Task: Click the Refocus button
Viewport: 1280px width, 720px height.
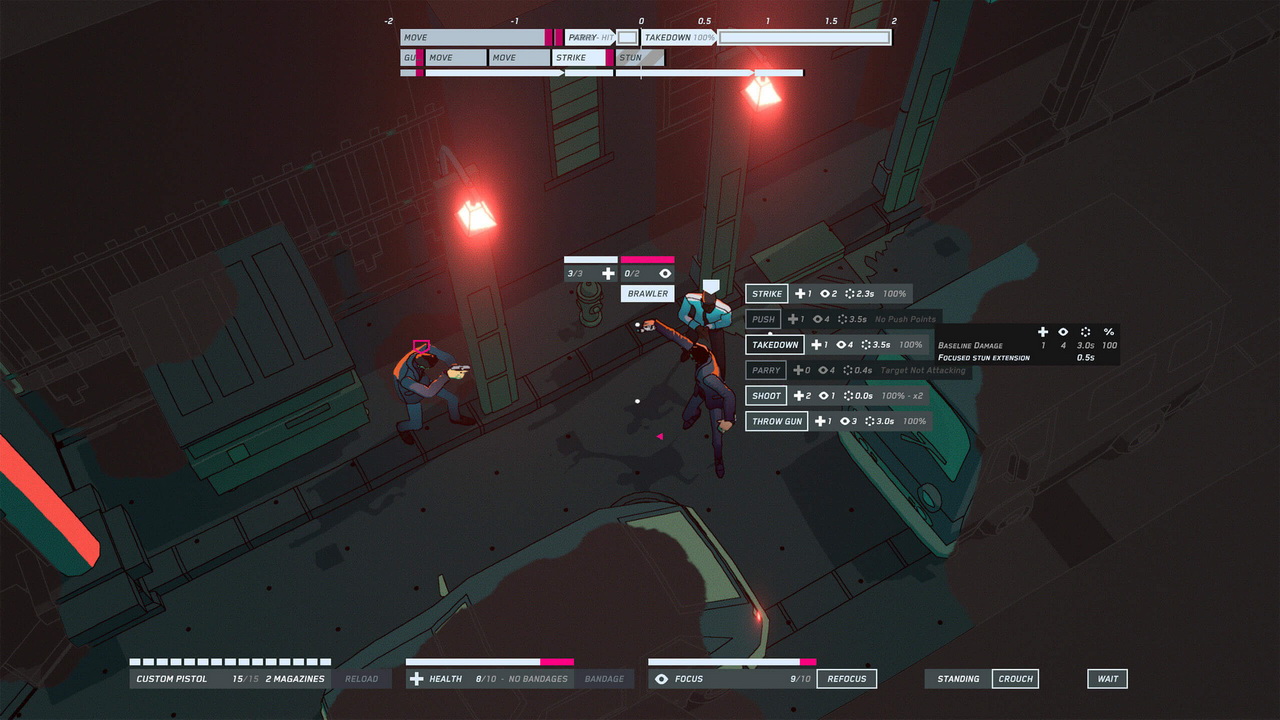Action: 846,679
